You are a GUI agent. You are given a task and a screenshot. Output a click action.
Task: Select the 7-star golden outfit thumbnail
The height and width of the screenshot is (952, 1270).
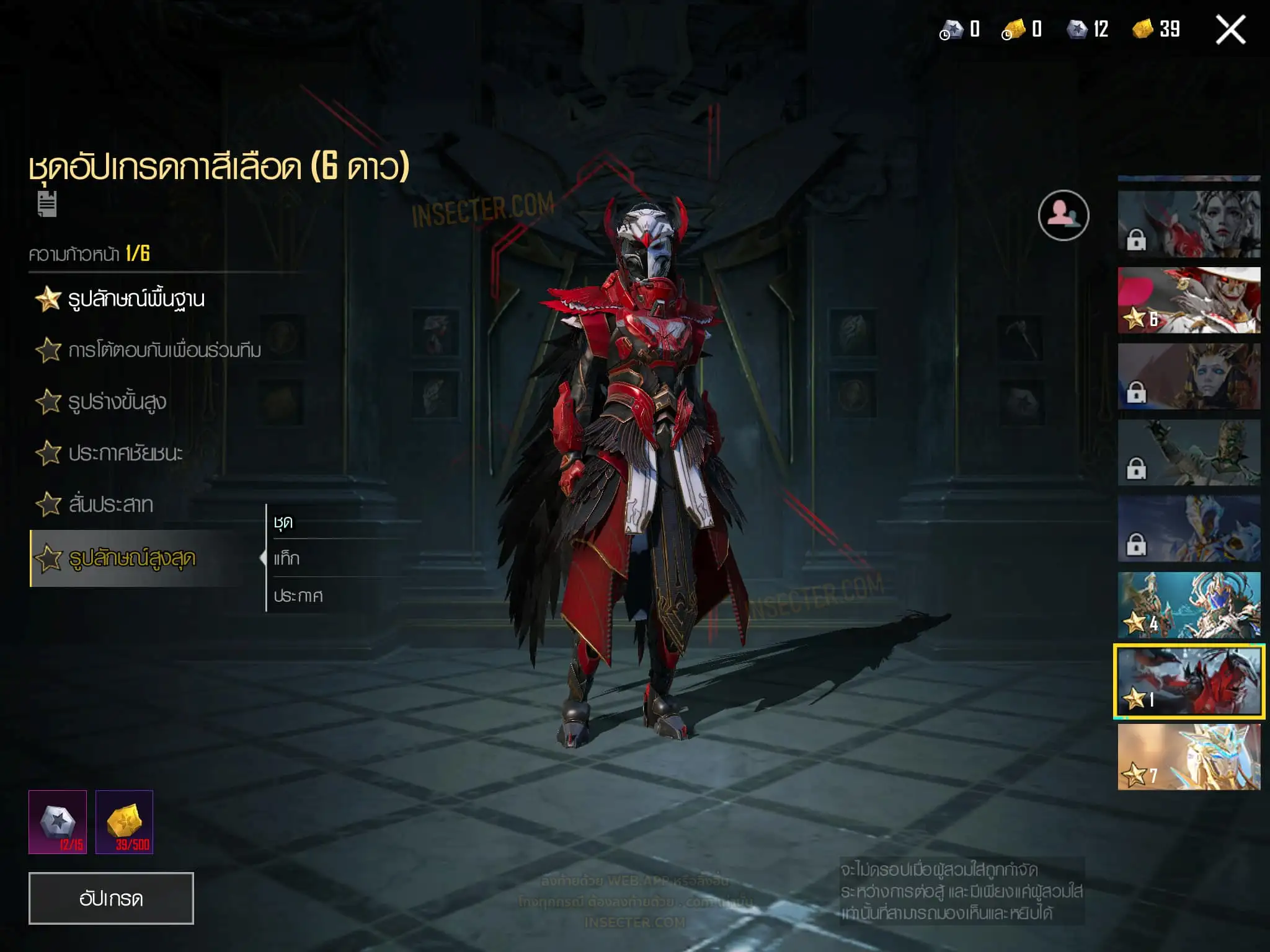point(1189,757)
